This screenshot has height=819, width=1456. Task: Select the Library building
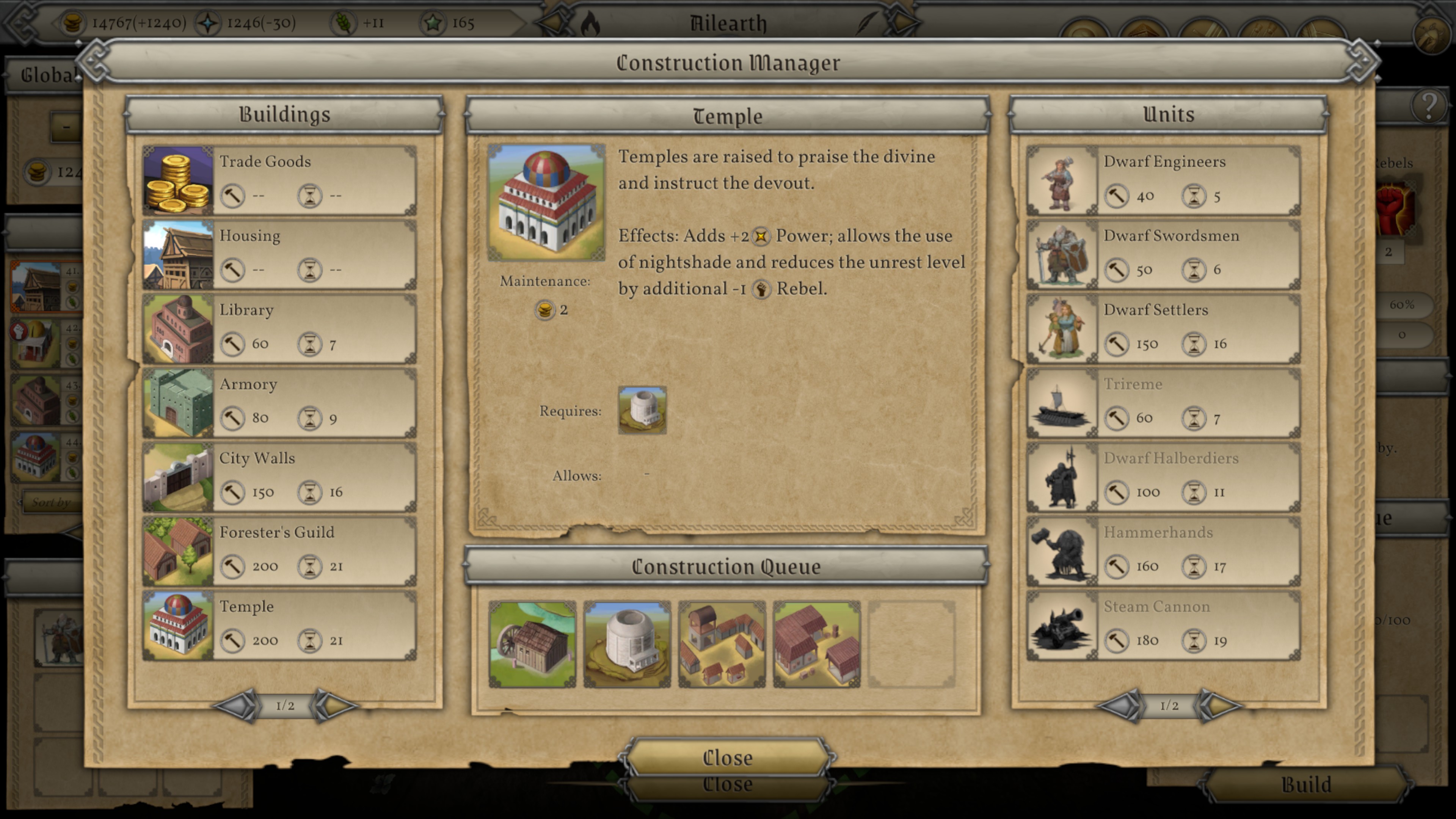280,328
